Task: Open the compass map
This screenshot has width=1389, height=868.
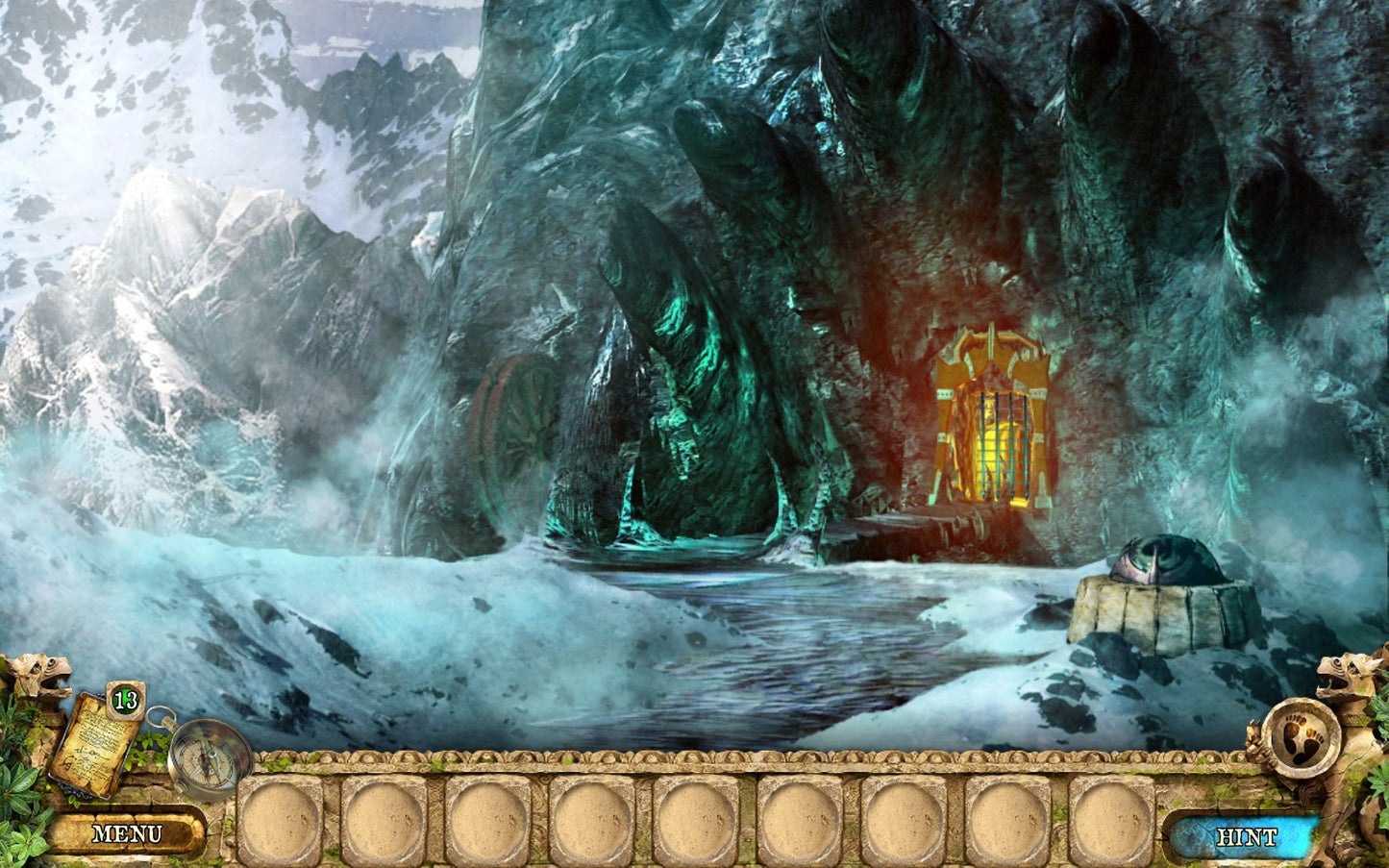Action: click(x=207, y=760)
